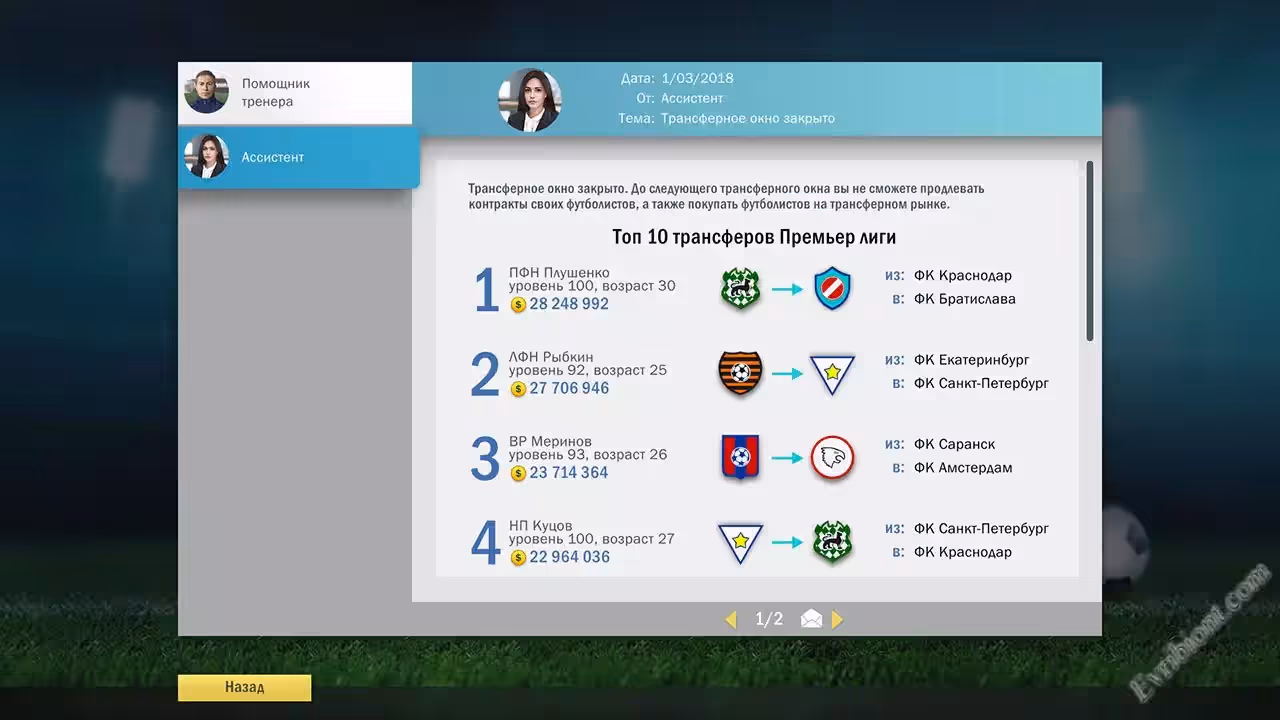Click the message list scrollbar

click(x=1089, y=252)
